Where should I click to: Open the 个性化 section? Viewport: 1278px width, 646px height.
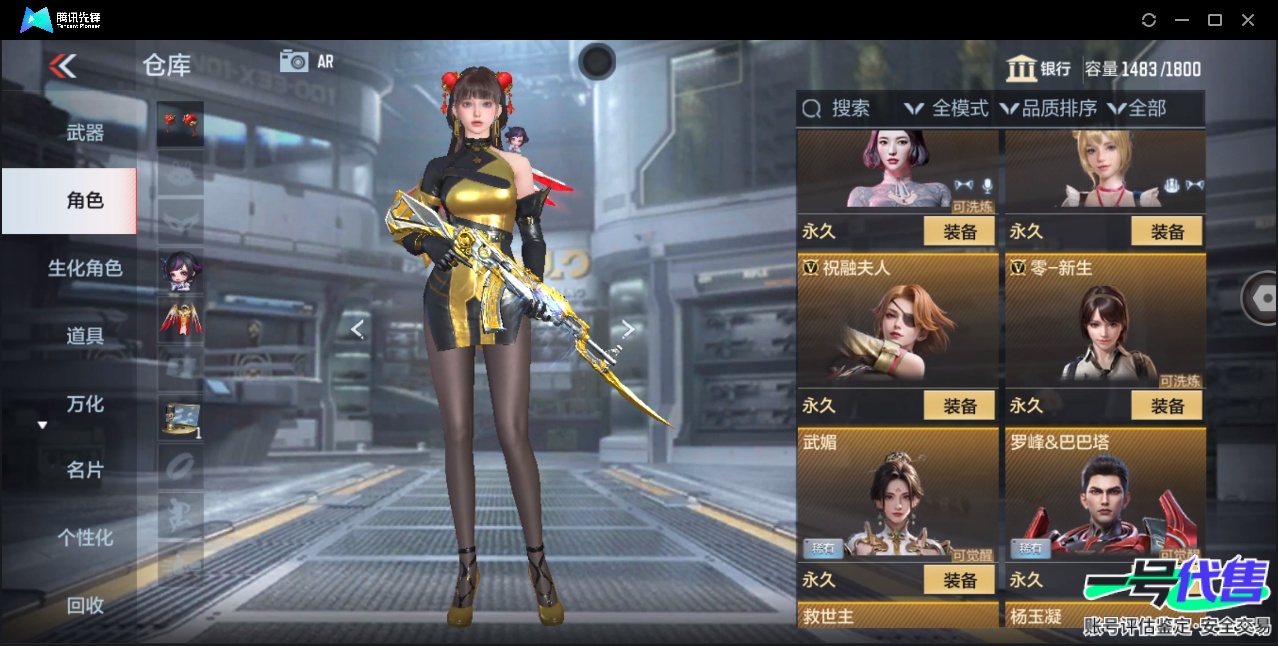point(85,538)
